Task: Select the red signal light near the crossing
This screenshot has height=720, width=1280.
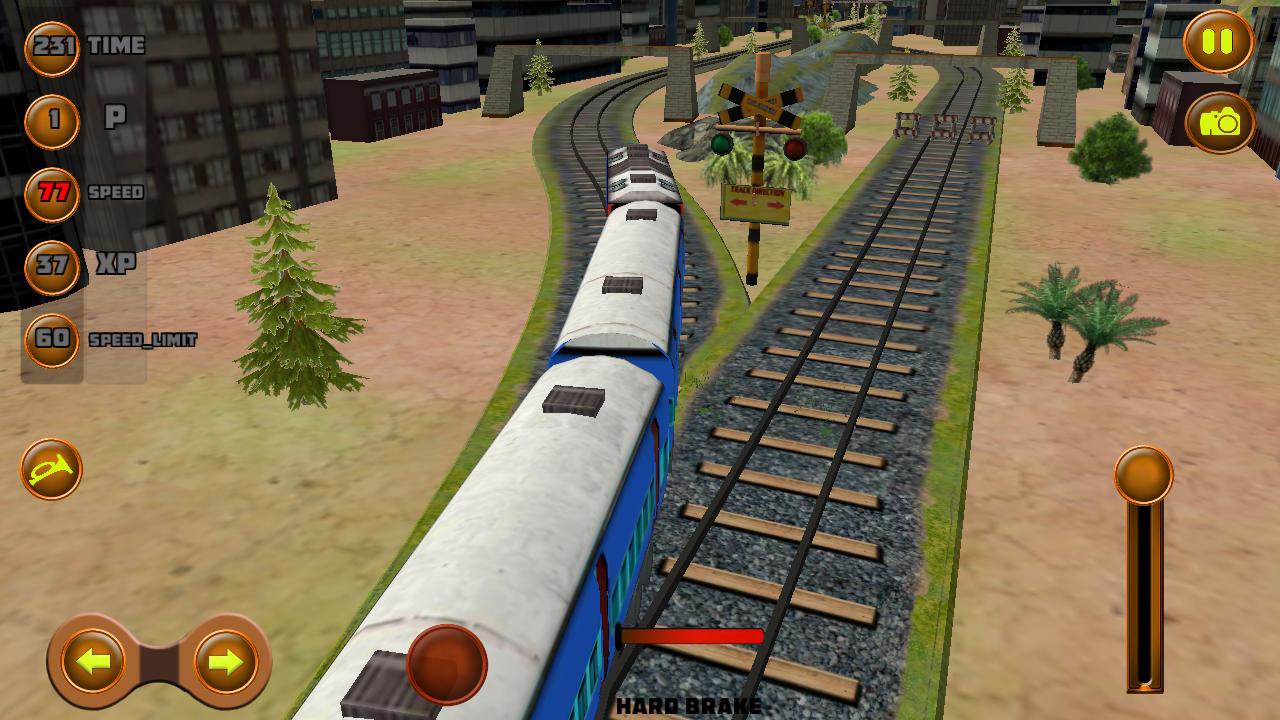Action: tap(795, 149)
